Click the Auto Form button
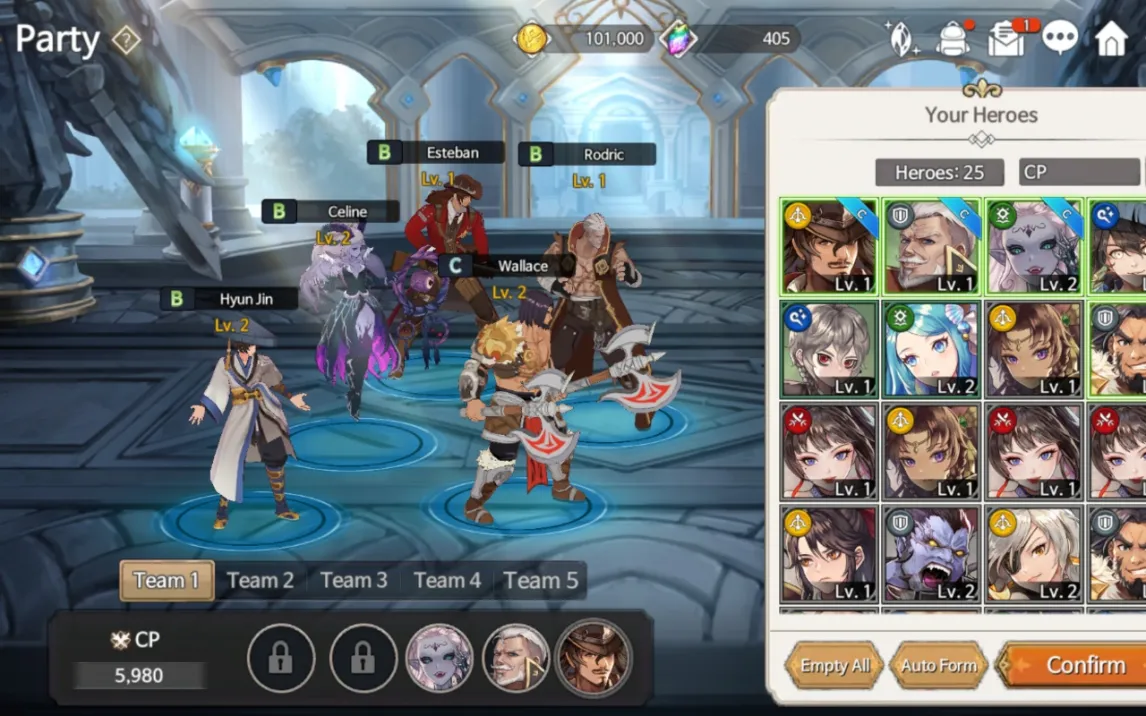 tap(938, 666)
